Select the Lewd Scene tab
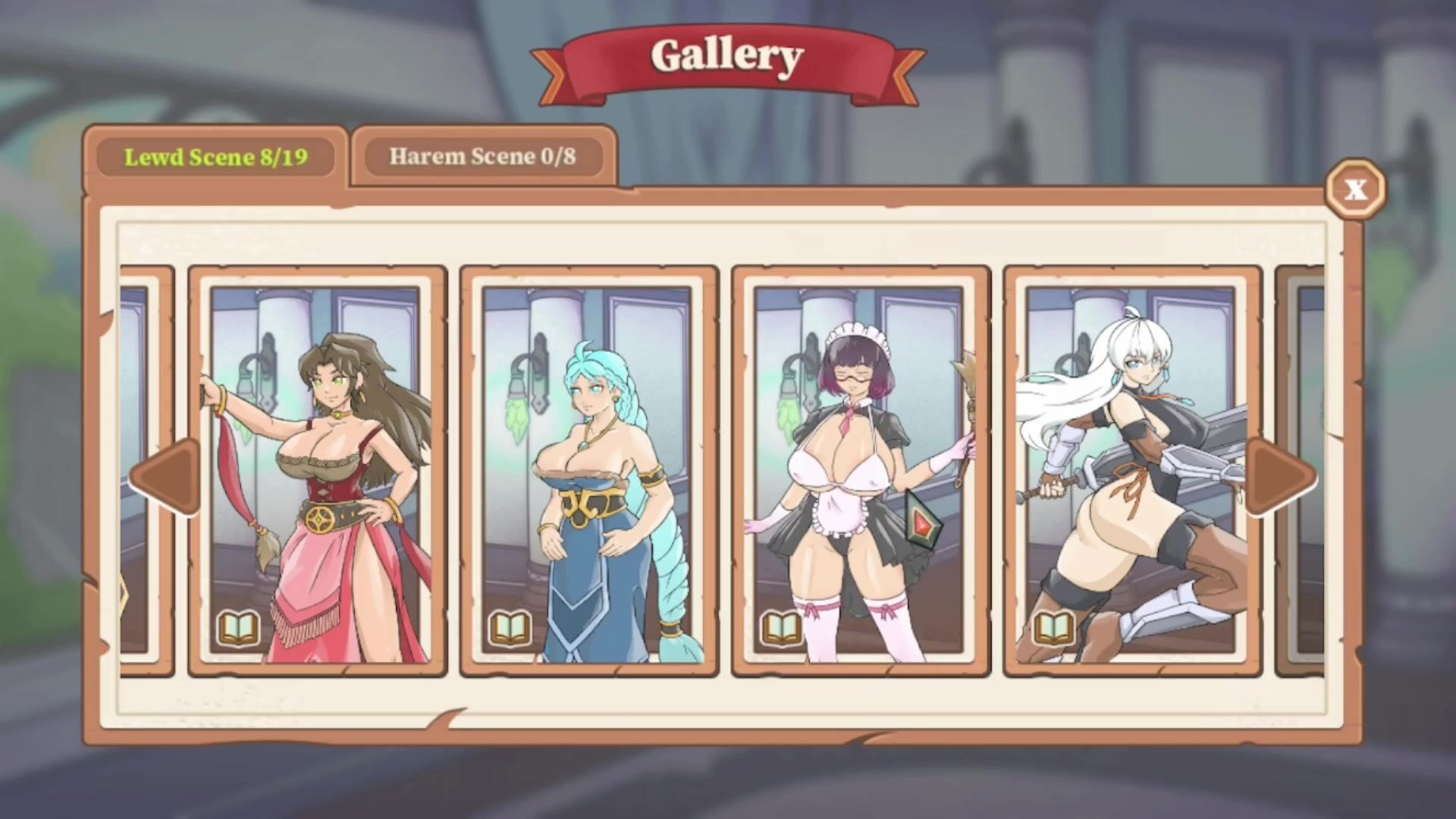 tap(216, 157)
